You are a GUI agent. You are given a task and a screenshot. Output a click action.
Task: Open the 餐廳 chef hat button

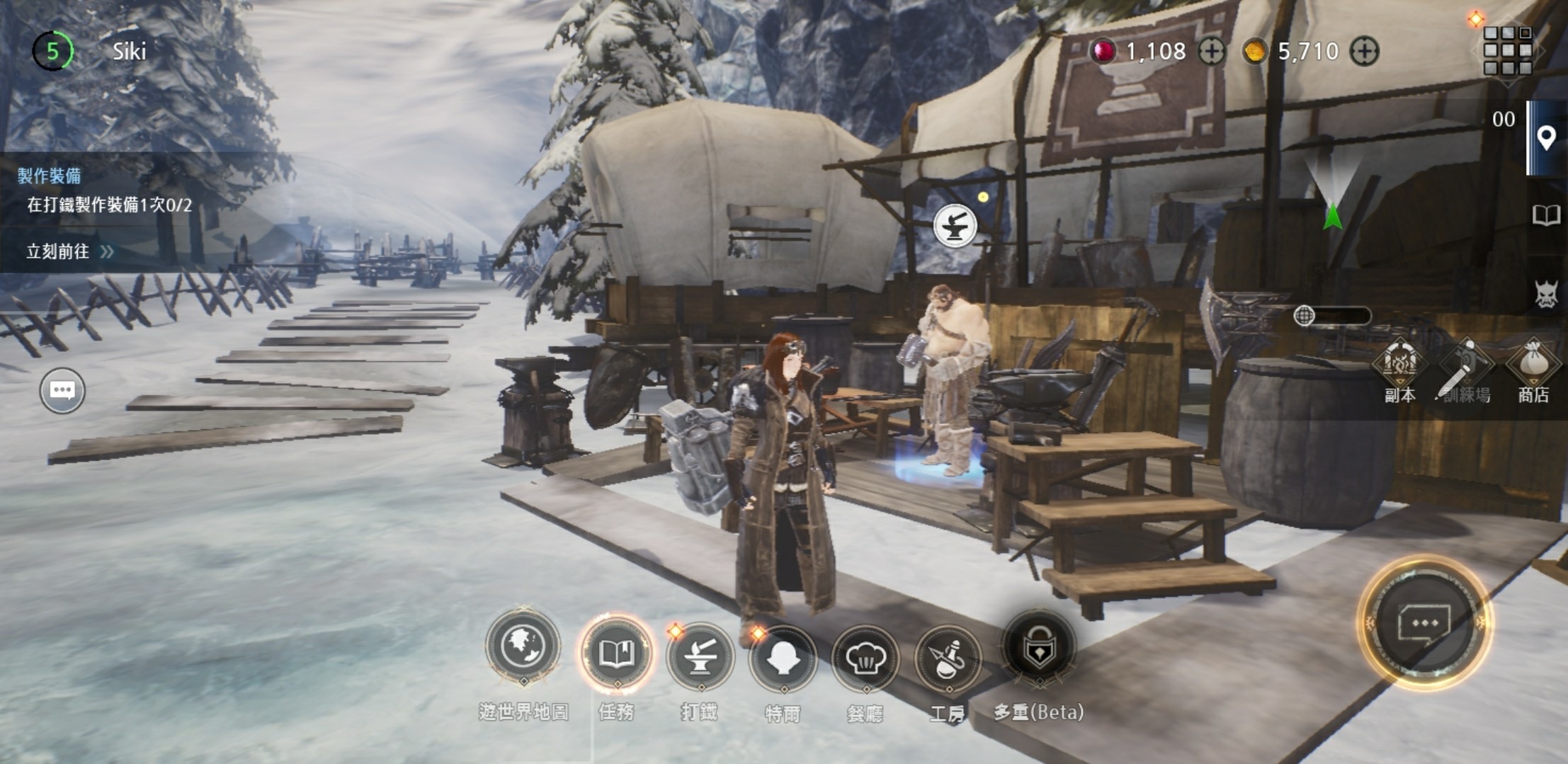pyautogui.click(x=865, y=660)
